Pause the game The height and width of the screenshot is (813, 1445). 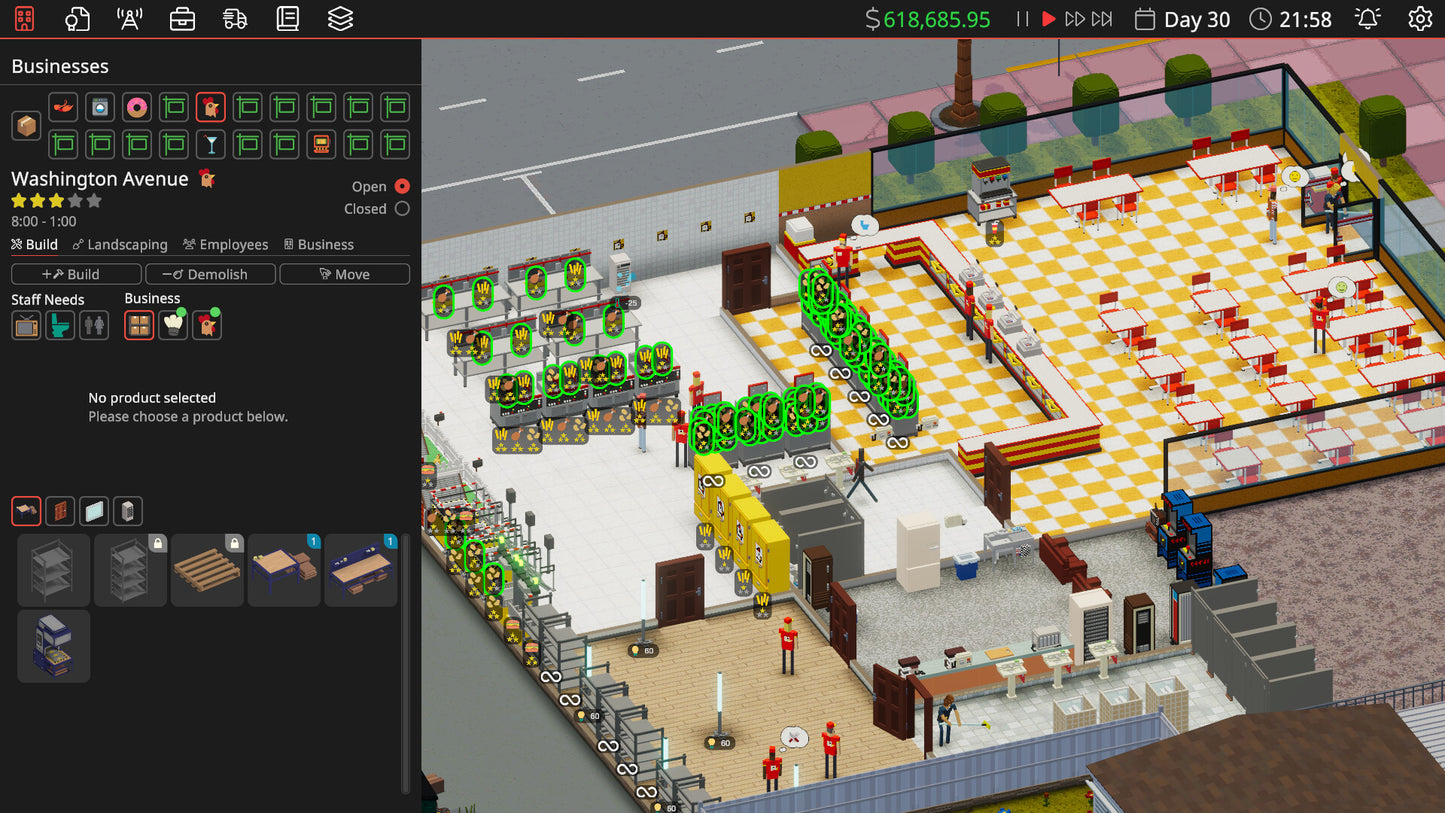tap(1022, 19)
